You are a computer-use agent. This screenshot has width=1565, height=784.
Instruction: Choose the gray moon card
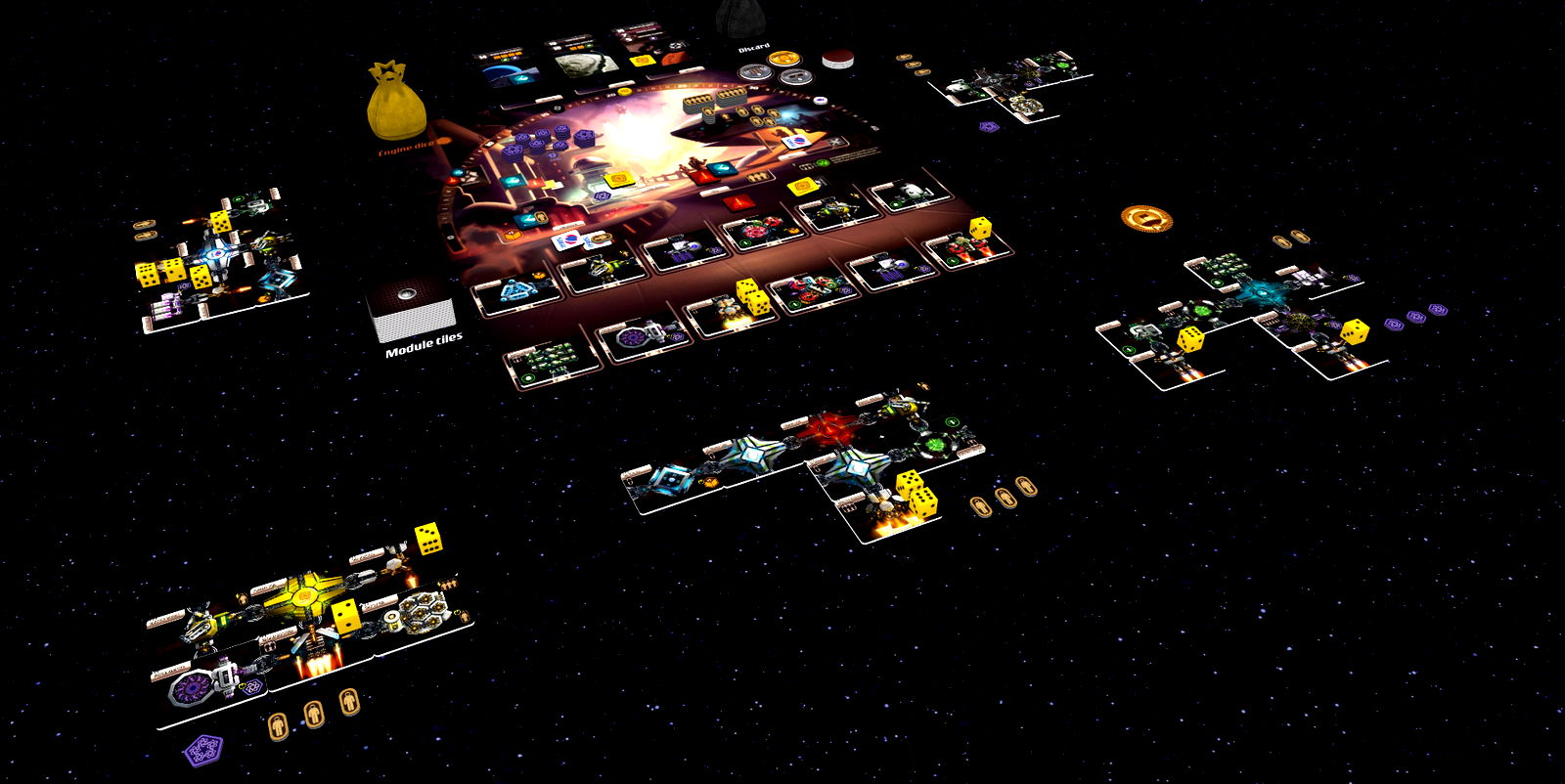click(x=585, y=61)
